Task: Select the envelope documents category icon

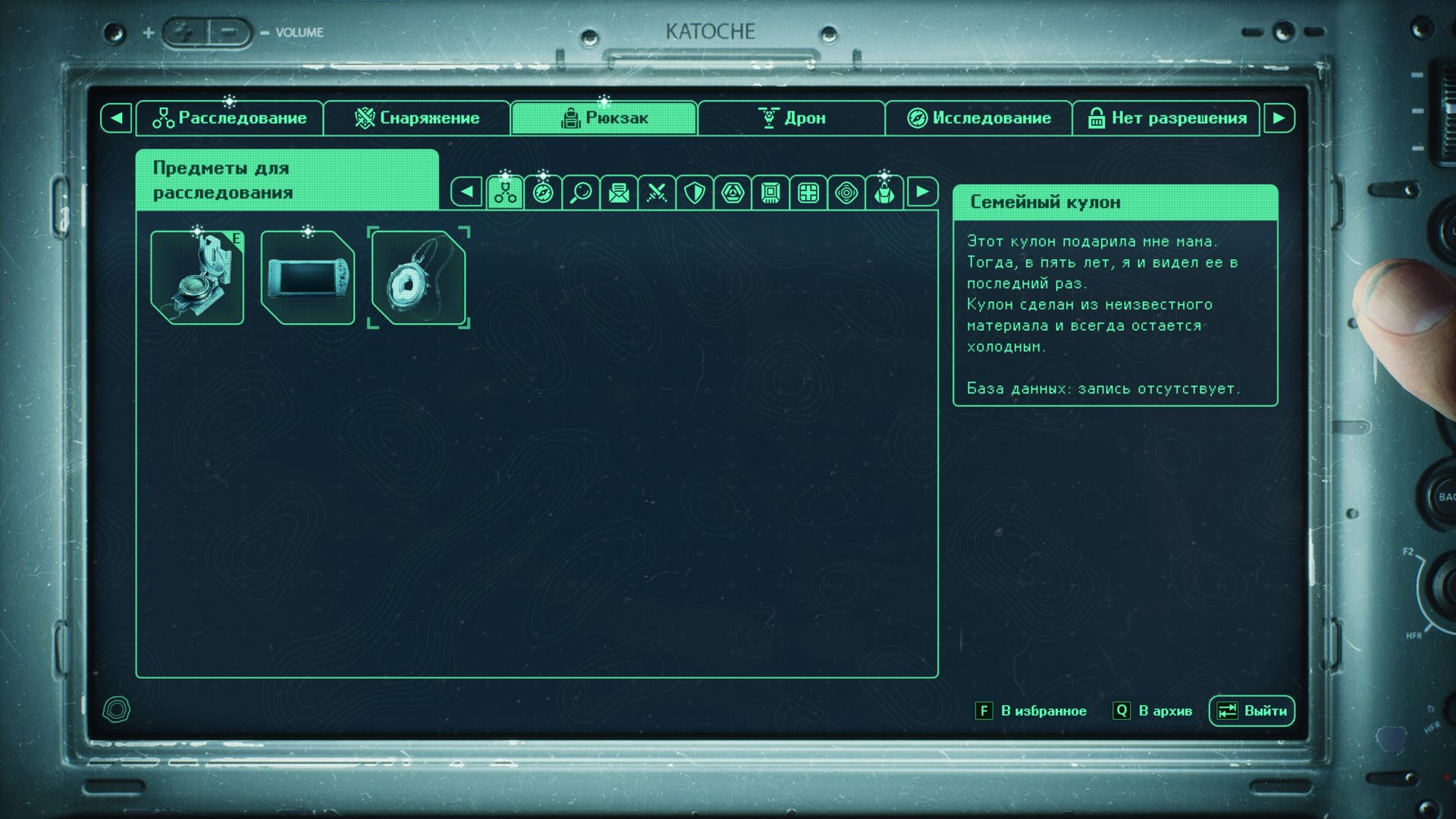Action: (619, 193)
